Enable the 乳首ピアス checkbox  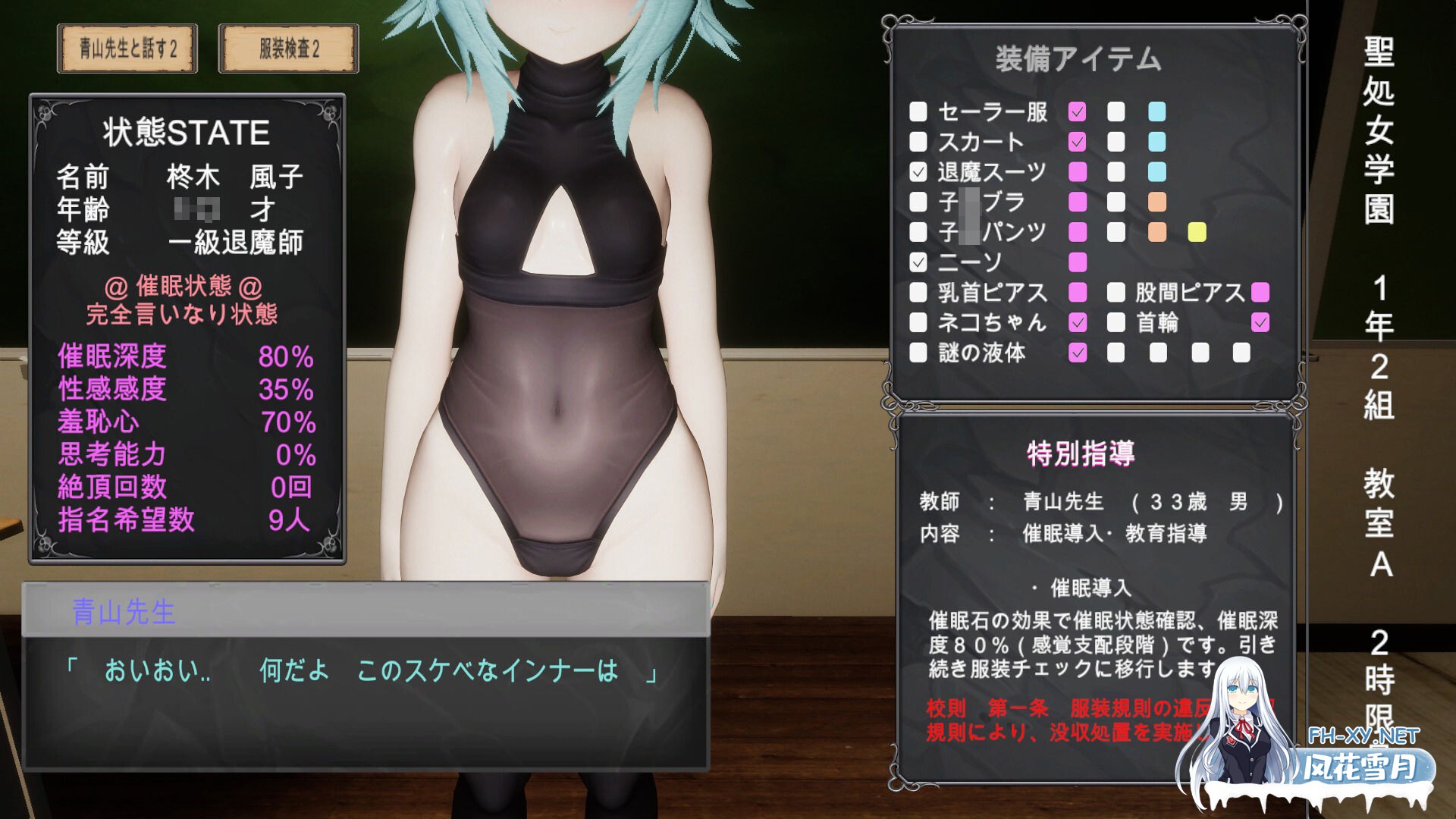pyautogui.click(x=919, y=293)
